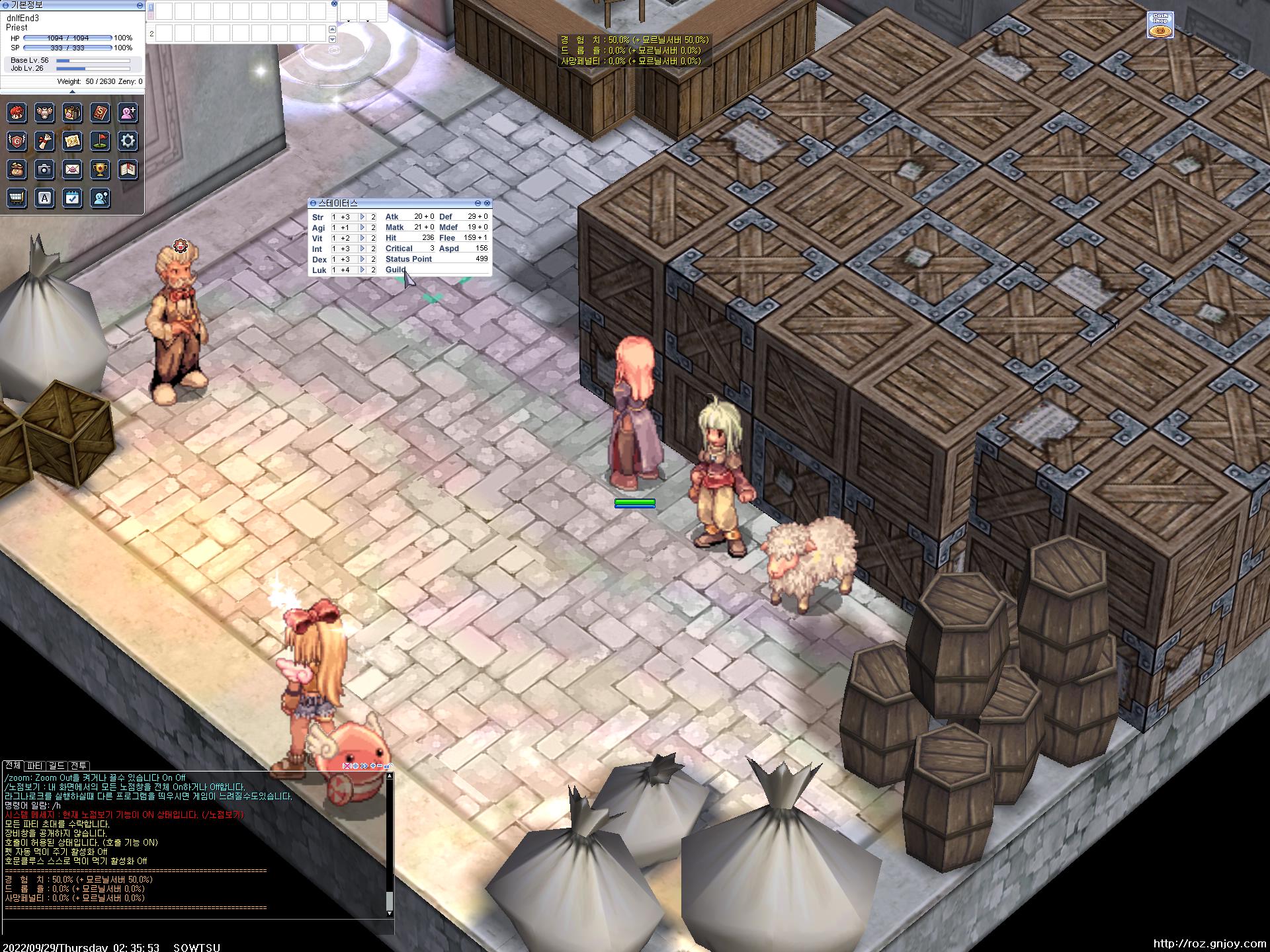Viewport: 1270px width, 952px height.
Task: Open the mail envelope icon
Action: (72, 169)
